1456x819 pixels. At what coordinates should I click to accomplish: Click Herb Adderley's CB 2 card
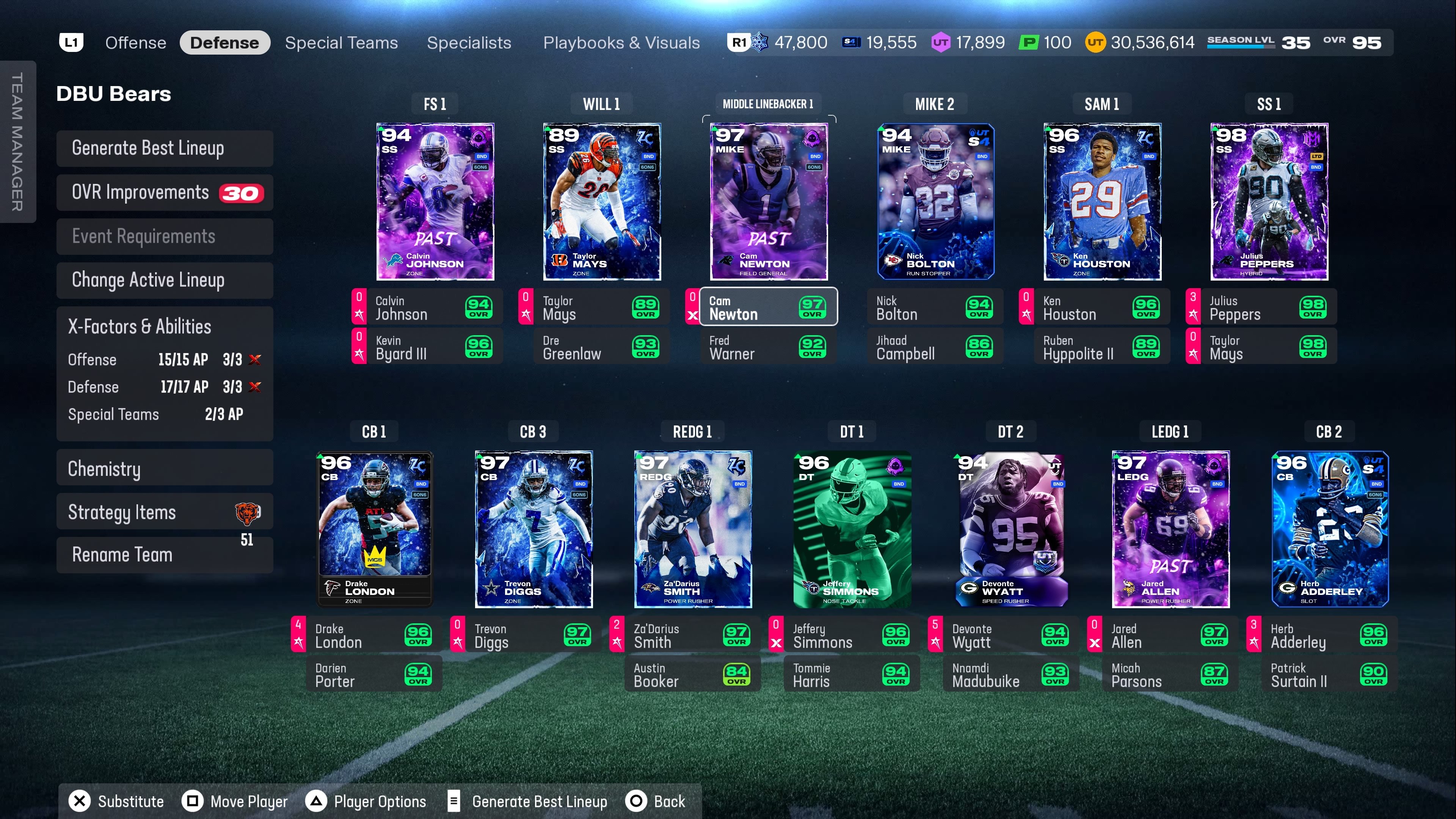(x=1329, y=529)
